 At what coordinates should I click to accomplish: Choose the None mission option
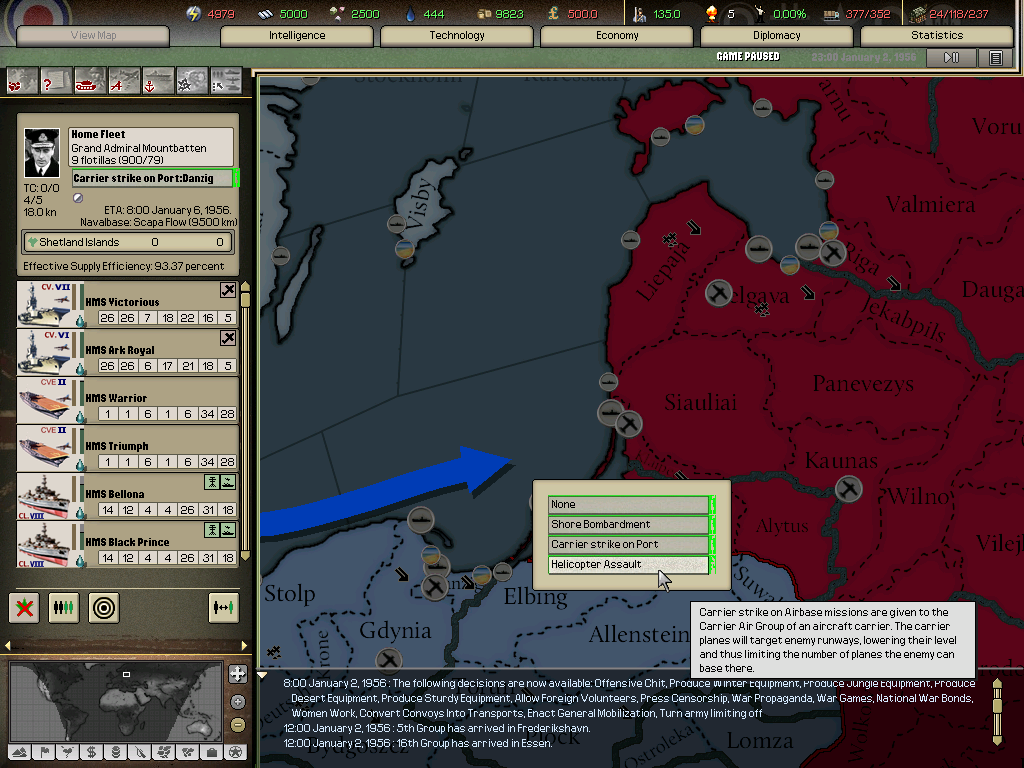(628, 505)
